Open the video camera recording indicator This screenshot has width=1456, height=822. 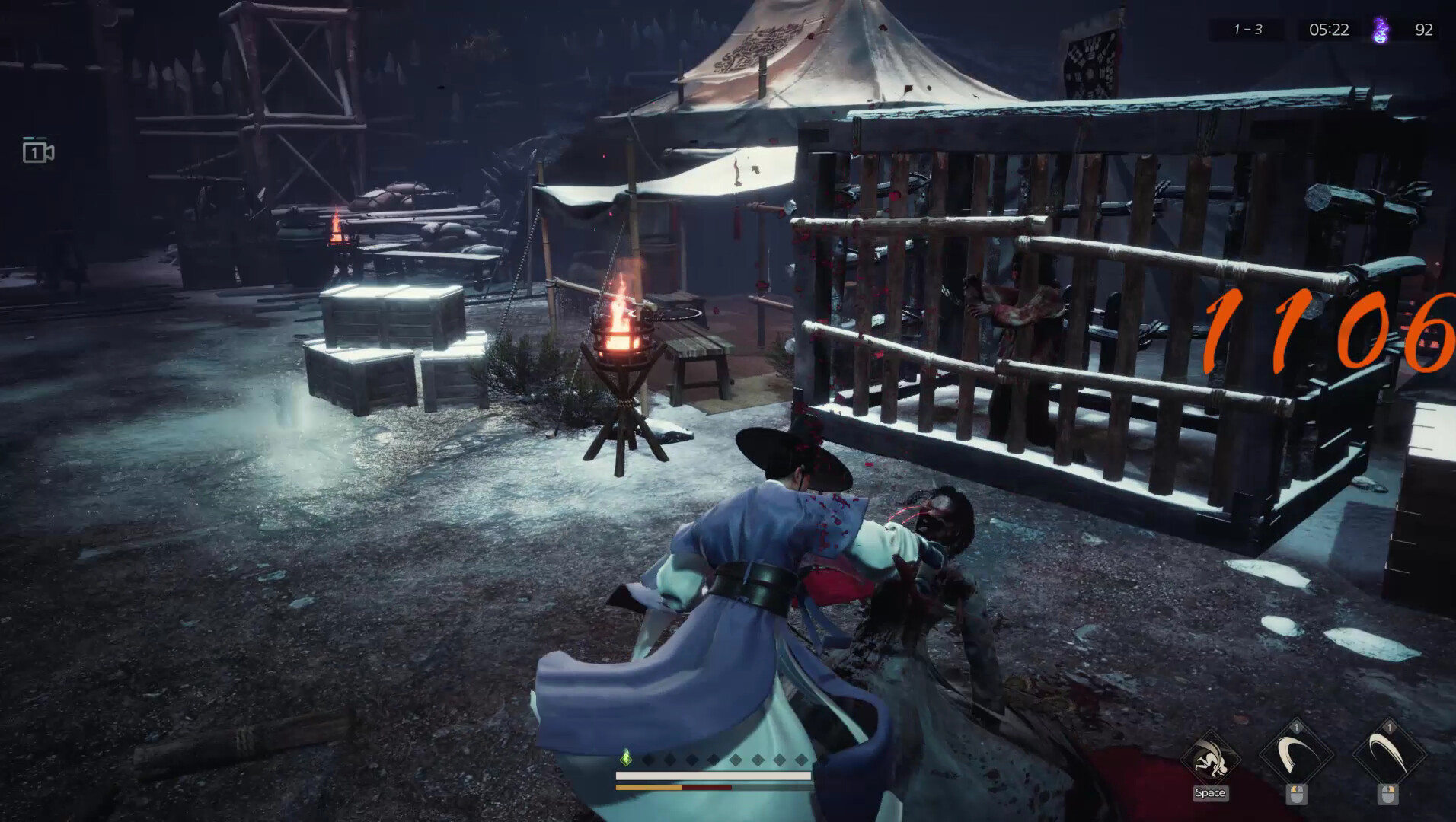(x=37, y=152)
